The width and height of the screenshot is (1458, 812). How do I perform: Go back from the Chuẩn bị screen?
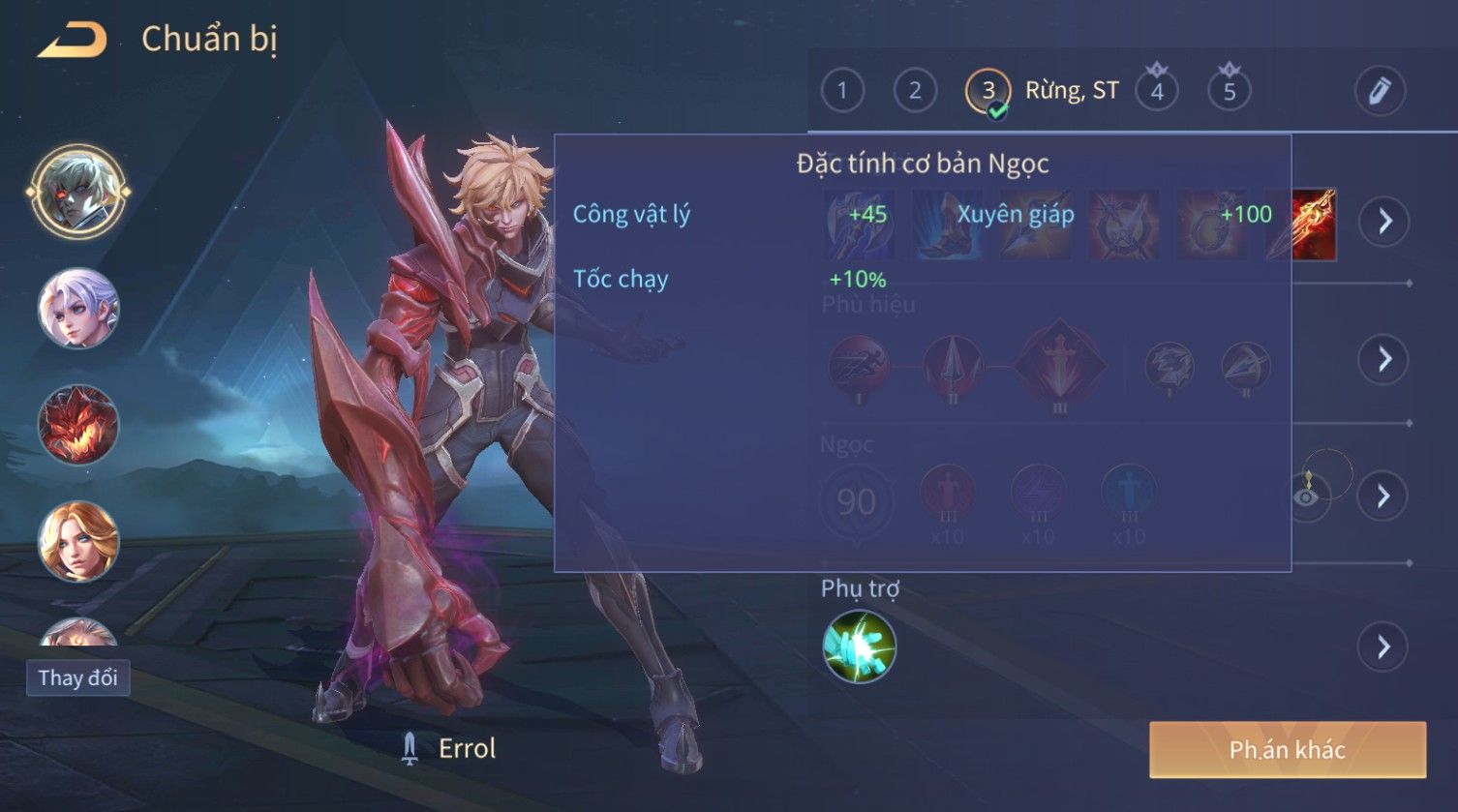(x=73, y=41)
